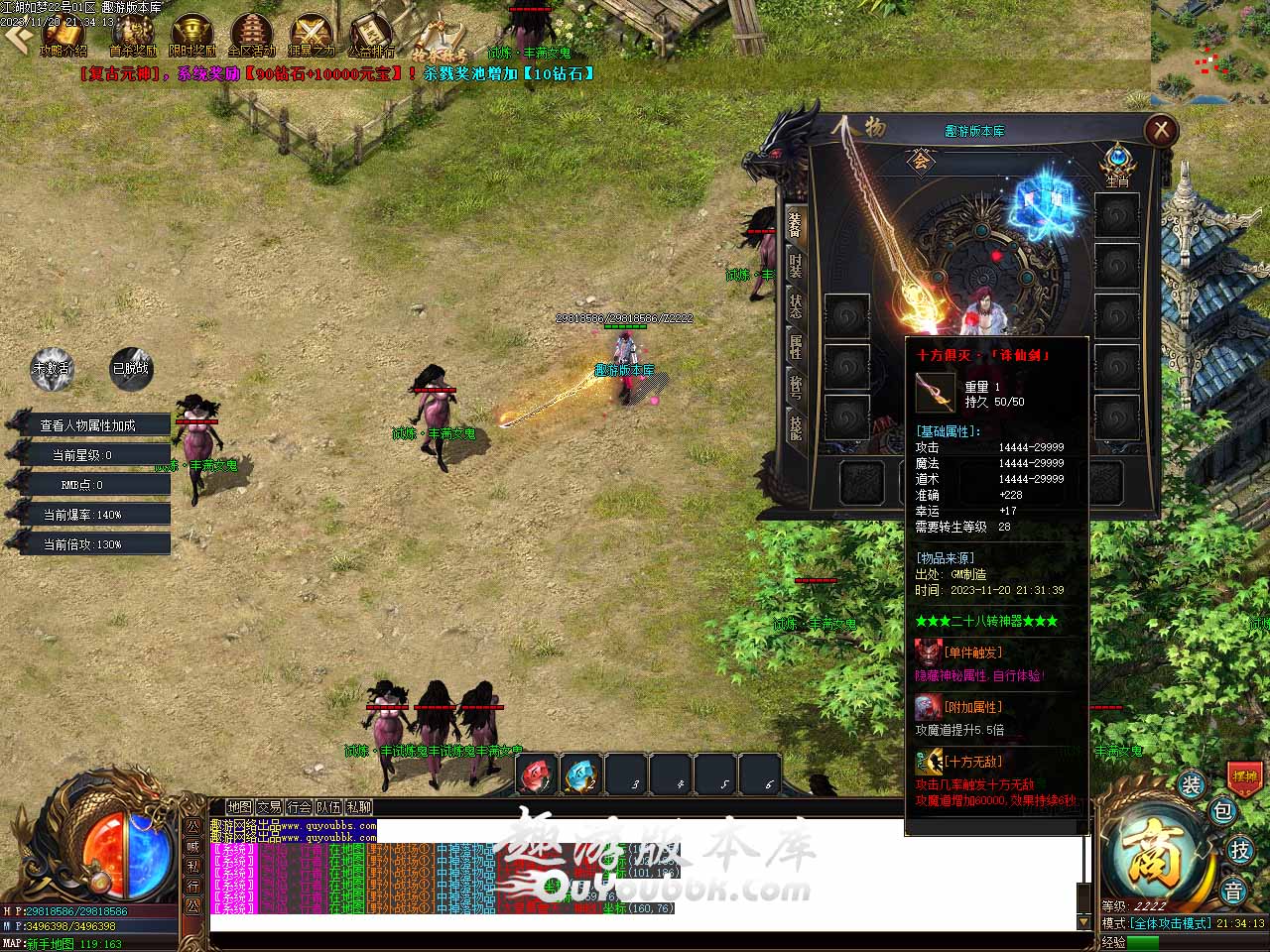This screenshot has width=1270, height=952.
Task: Use the blue potion in hotbar slot 2
Action: pos(581,774)
